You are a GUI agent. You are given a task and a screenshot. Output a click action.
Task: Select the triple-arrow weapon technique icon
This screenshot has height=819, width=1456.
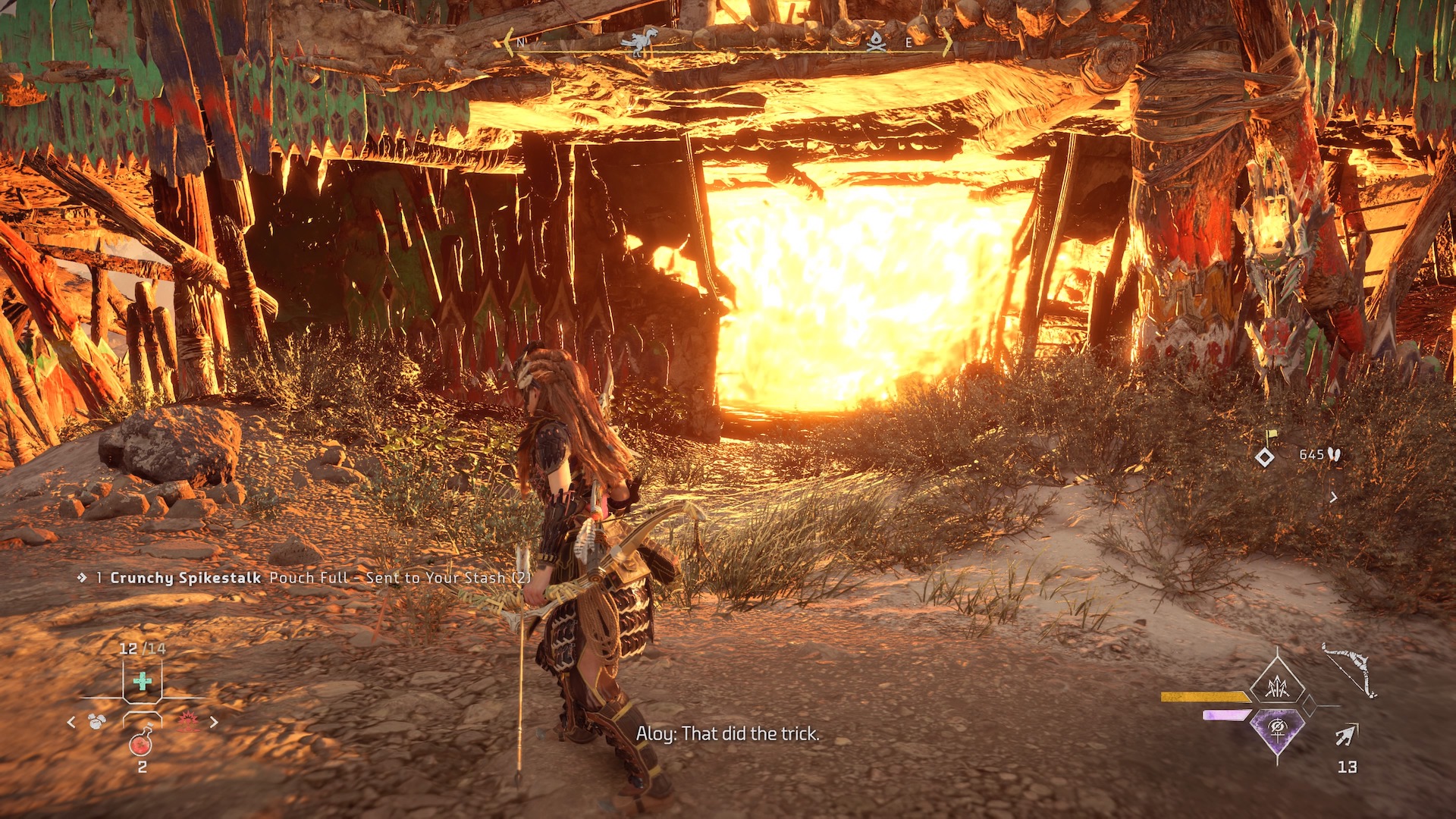1278,687
